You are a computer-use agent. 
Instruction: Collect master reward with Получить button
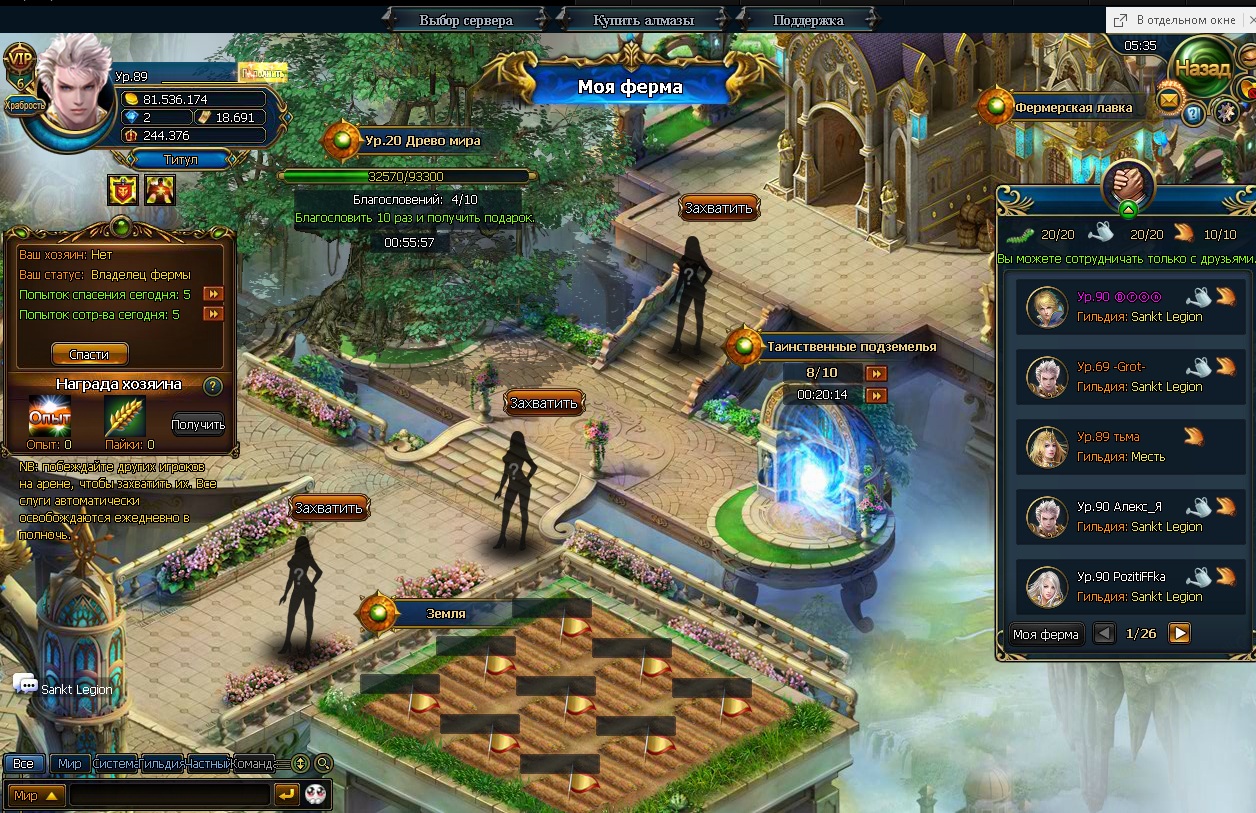[x=198, y=424]
